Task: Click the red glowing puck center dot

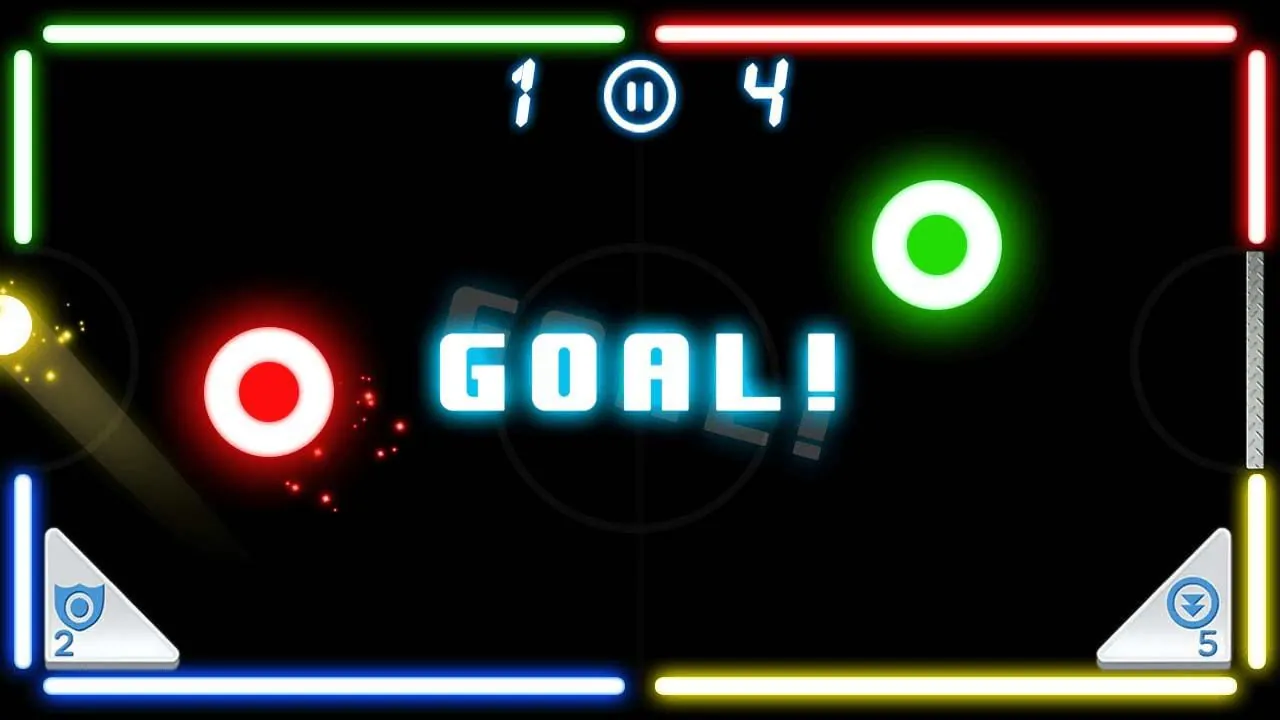Action: point(268,390)
